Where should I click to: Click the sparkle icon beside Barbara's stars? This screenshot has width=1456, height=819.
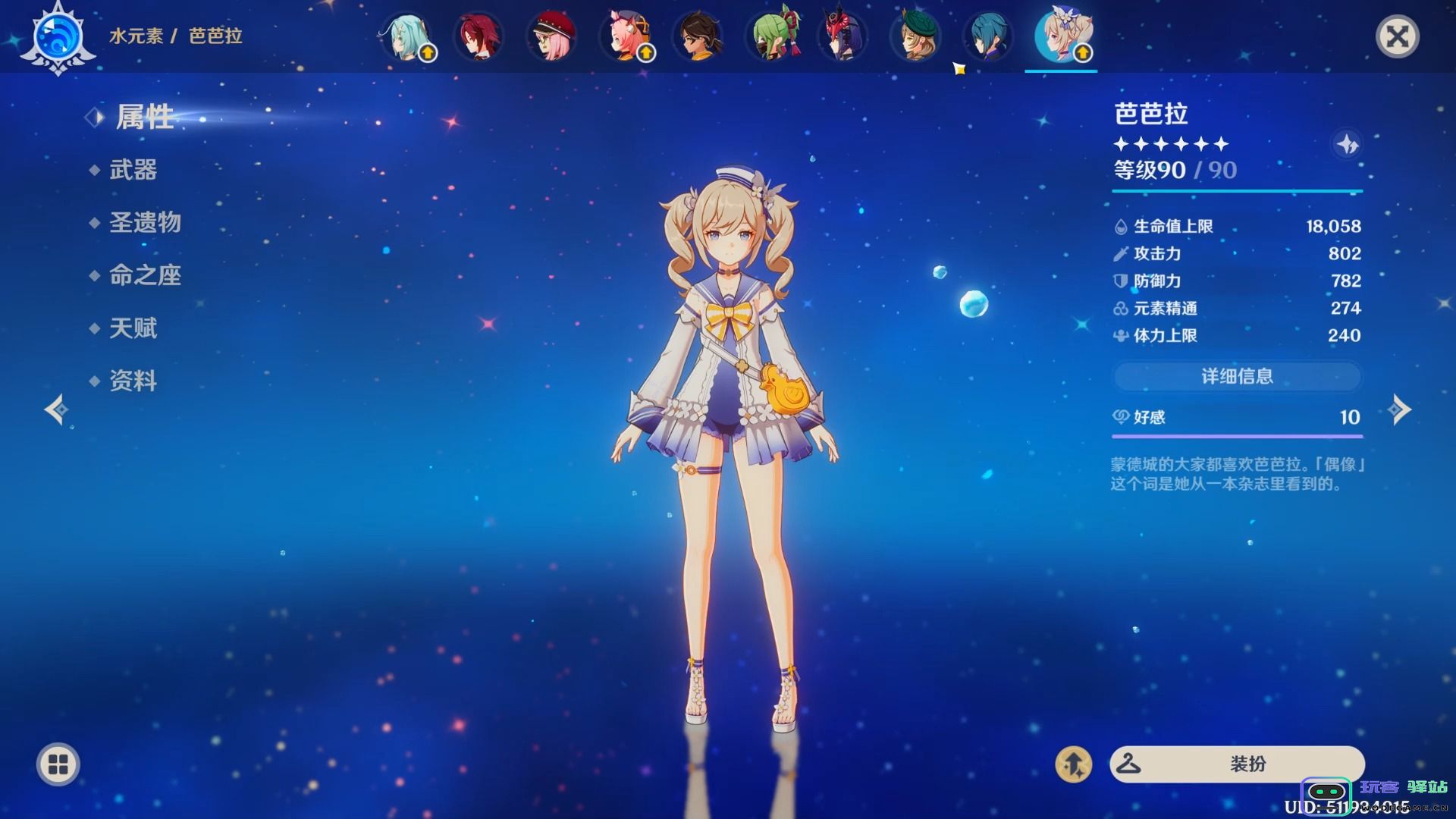click(x=1347, y=144)
